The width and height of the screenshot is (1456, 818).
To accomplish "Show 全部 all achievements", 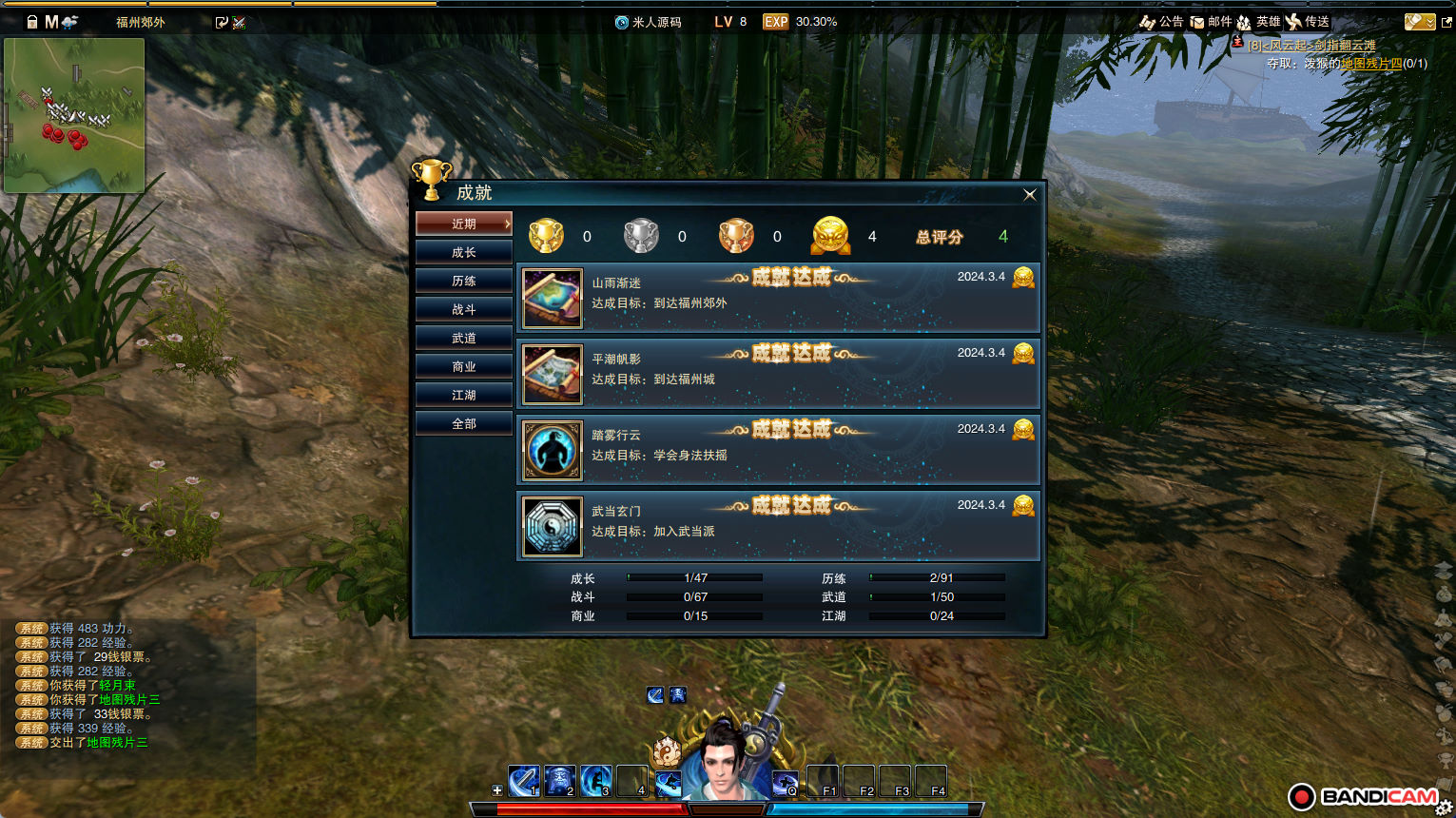I will (x=464, y=423).
